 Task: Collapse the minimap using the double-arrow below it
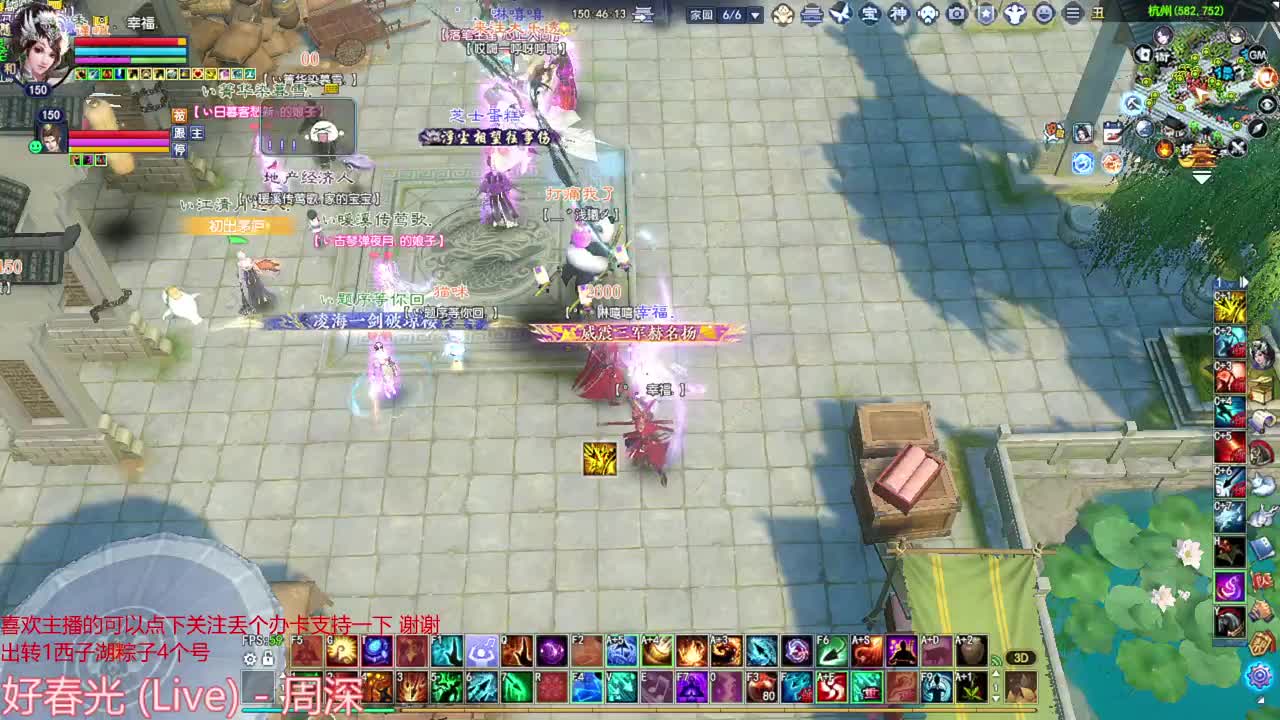point(1200,175)
